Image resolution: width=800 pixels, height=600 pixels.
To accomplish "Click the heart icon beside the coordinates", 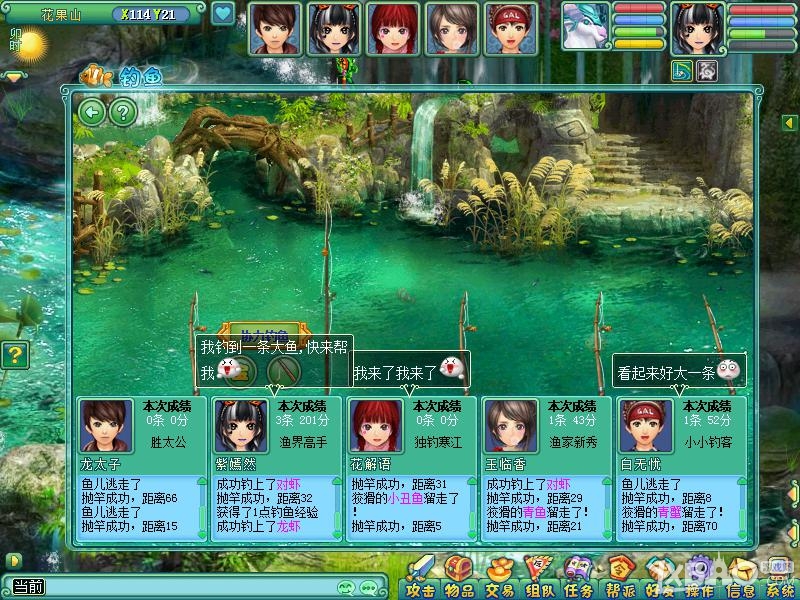I will [223, 14].
